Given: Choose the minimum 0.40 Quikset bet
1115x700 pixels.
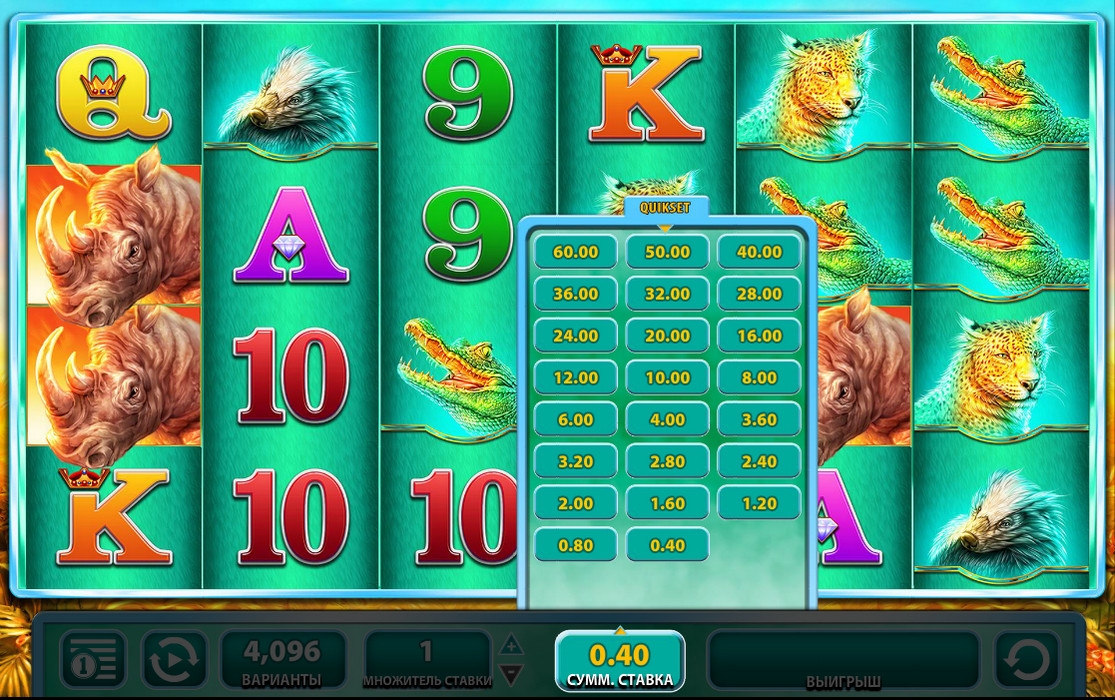Looking at the screenshot, I should 667,545.
